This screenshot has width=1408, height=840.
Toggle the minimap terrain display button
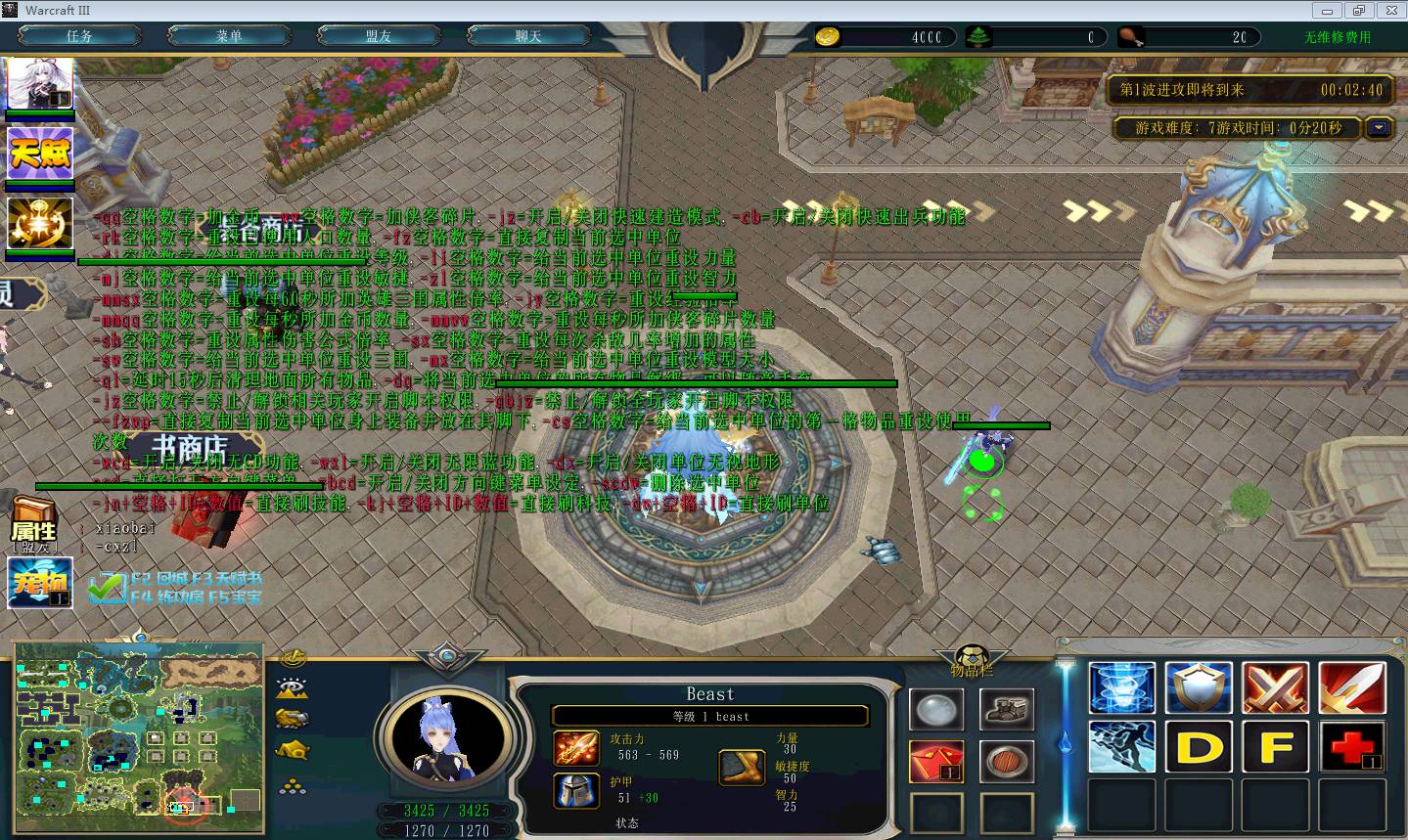coord(293,688)
